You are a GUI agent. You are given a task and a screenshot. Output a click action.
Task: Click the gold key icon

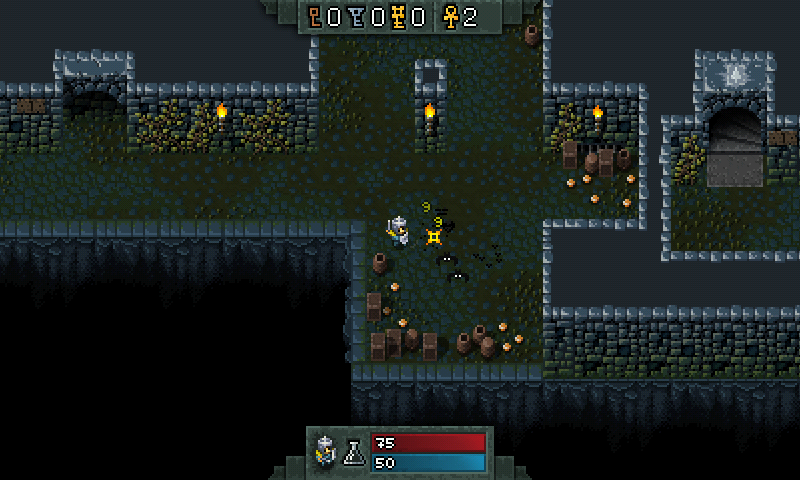[400, 17]
